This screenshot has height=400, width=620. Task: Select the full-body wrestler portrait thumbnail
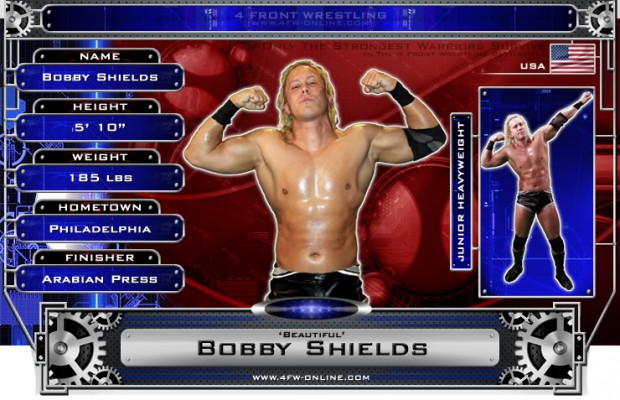[x=535, y=190]
